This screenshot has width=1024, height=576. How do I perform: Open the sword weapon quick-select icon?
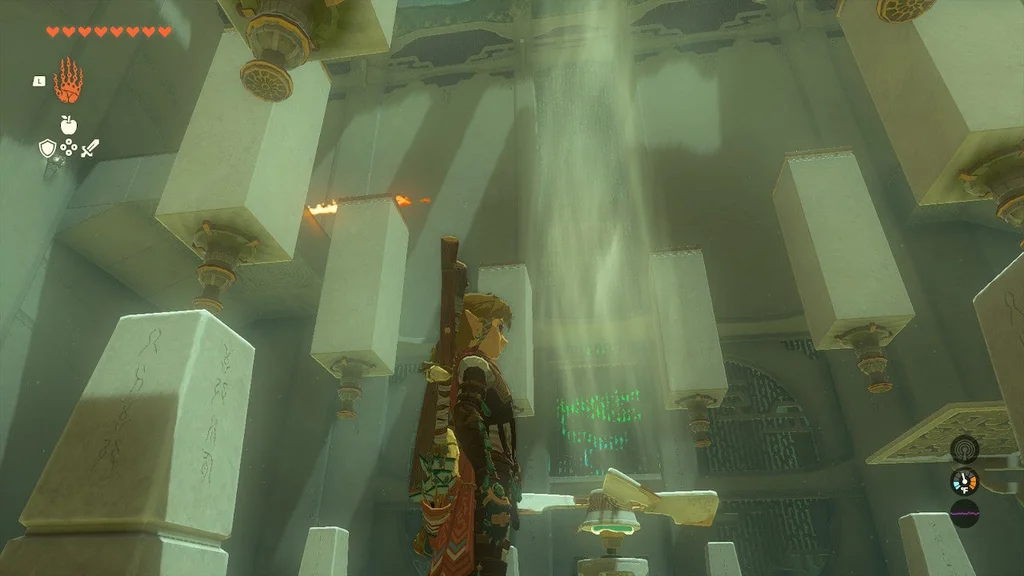tap(90, 149)
